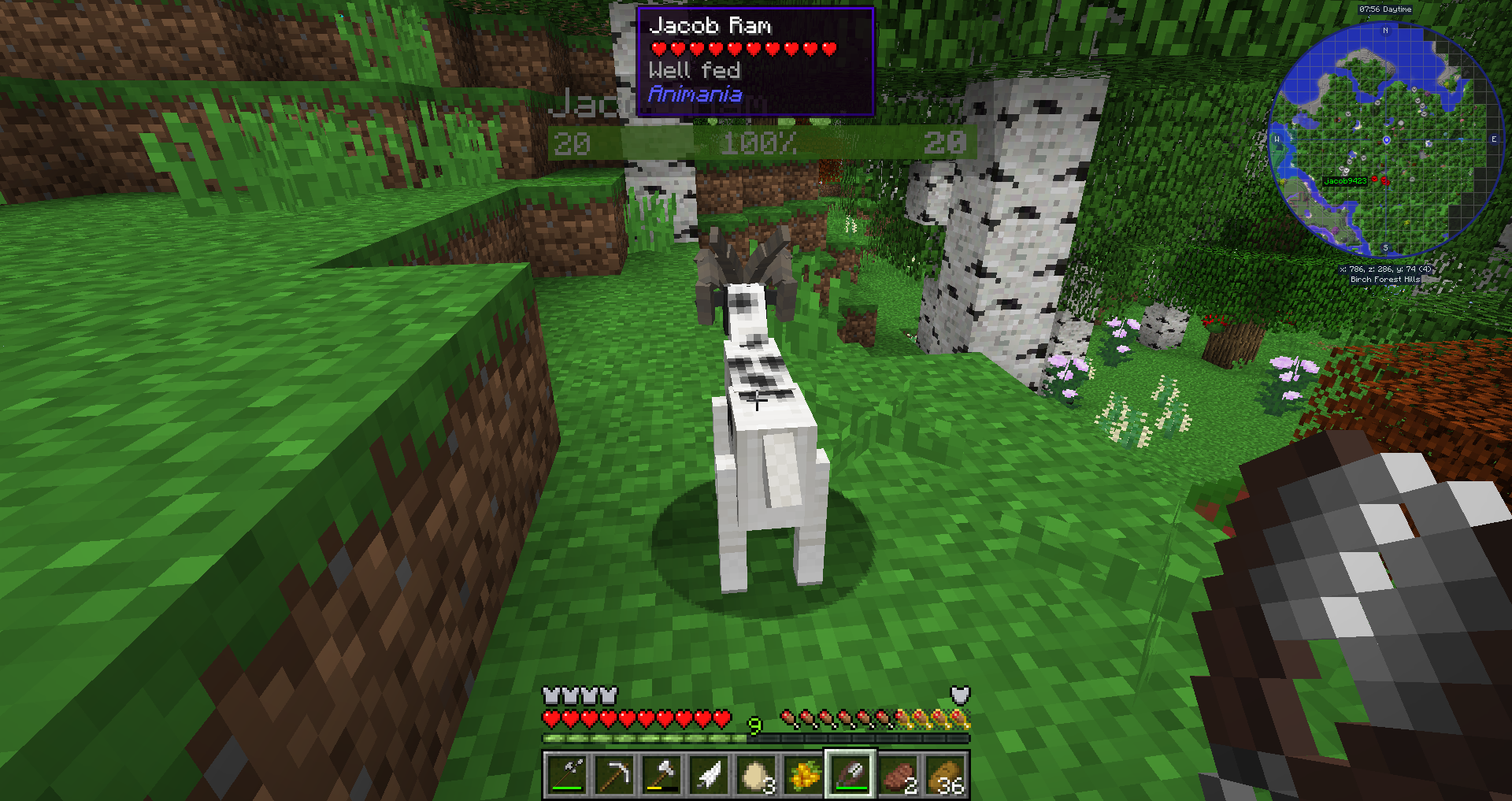1512x801 pixels.
Task: Select the cooked meat slot
Action: point(899,775)
